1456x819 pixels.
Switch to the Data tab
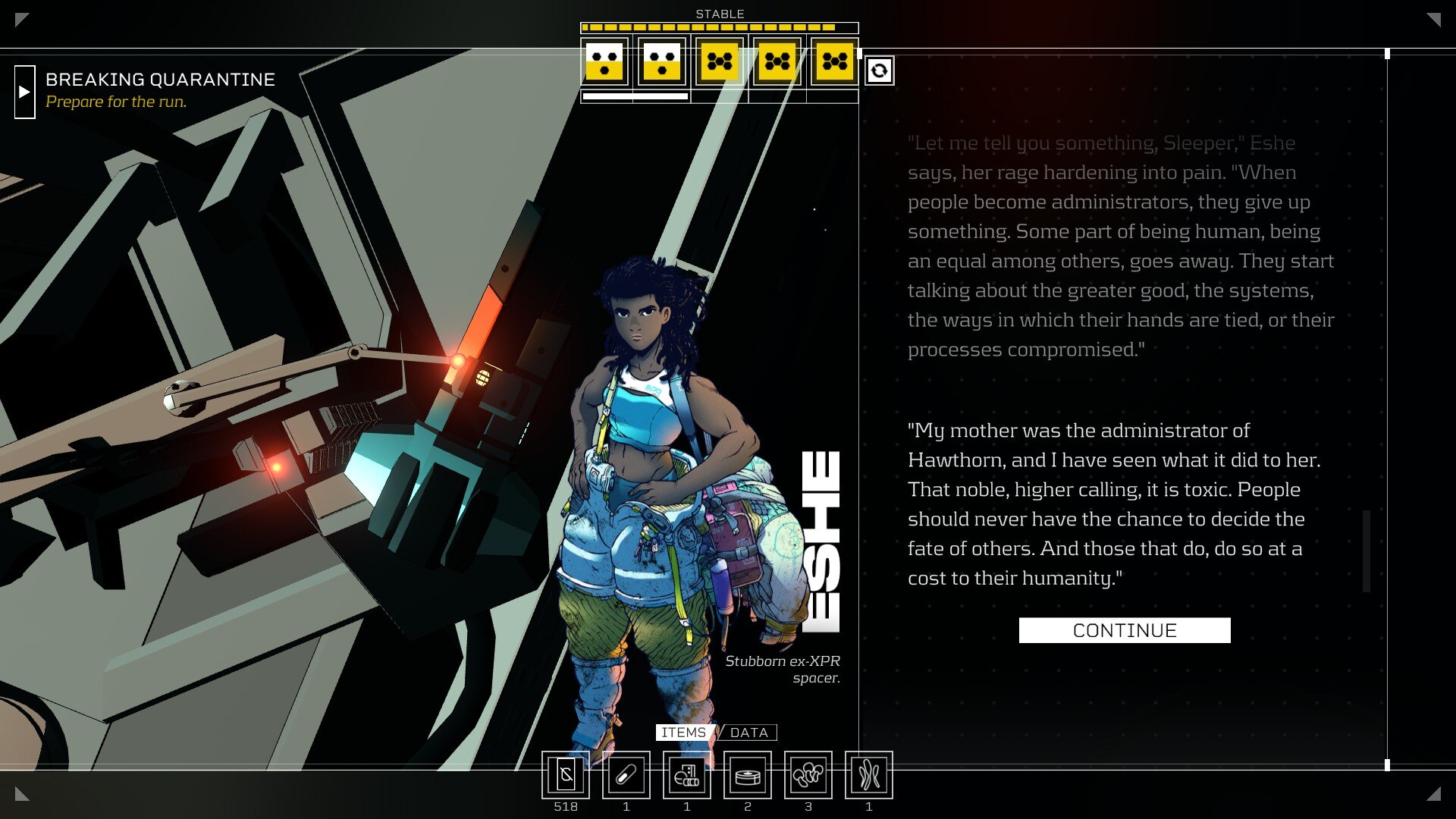pos(748,733)
